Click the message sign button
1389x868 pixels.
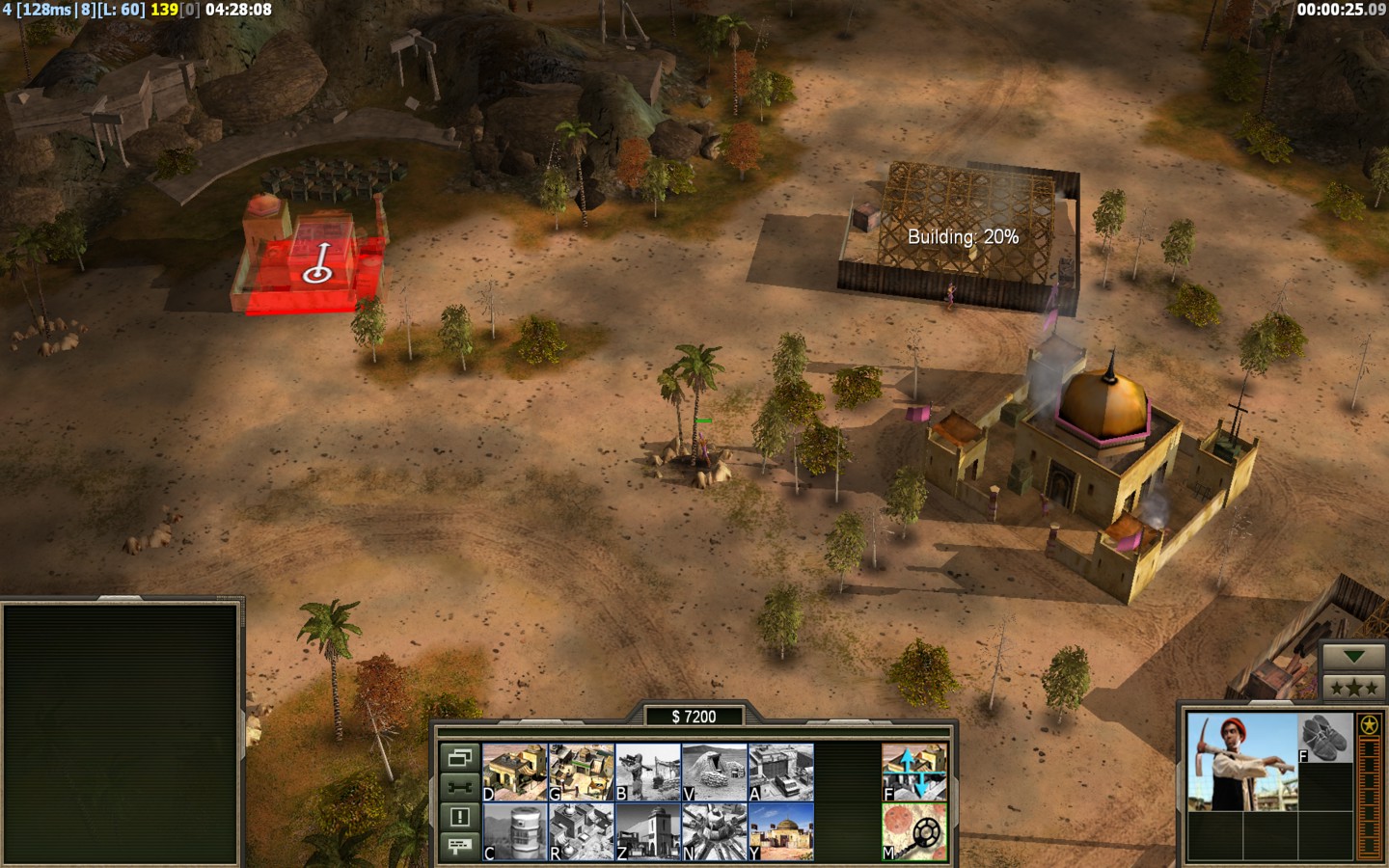tap(459, 846)
